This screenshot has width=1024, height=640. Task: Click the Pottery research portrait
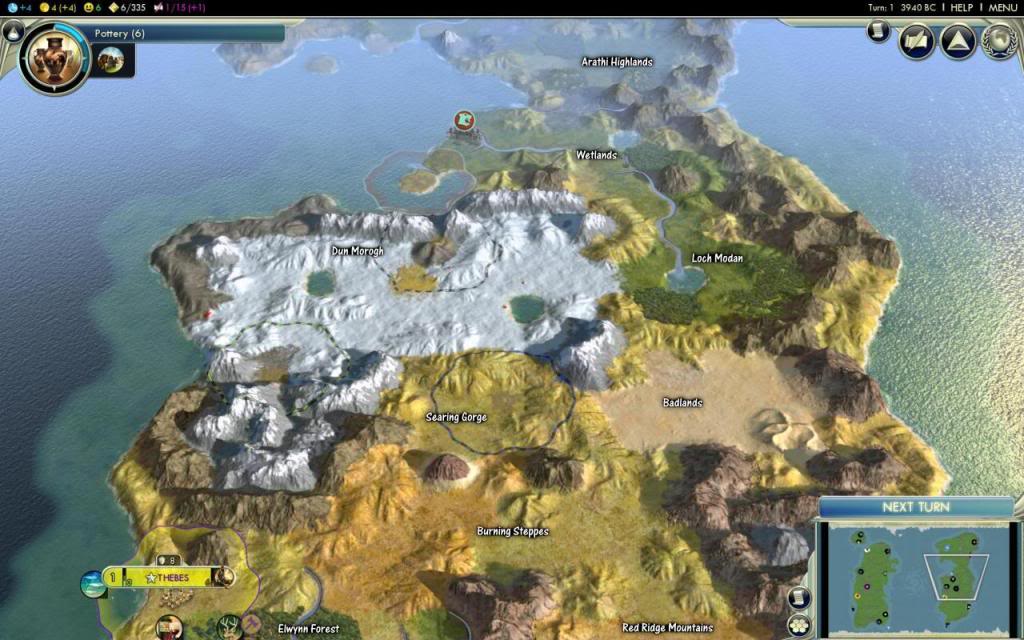tap(54, 57)
